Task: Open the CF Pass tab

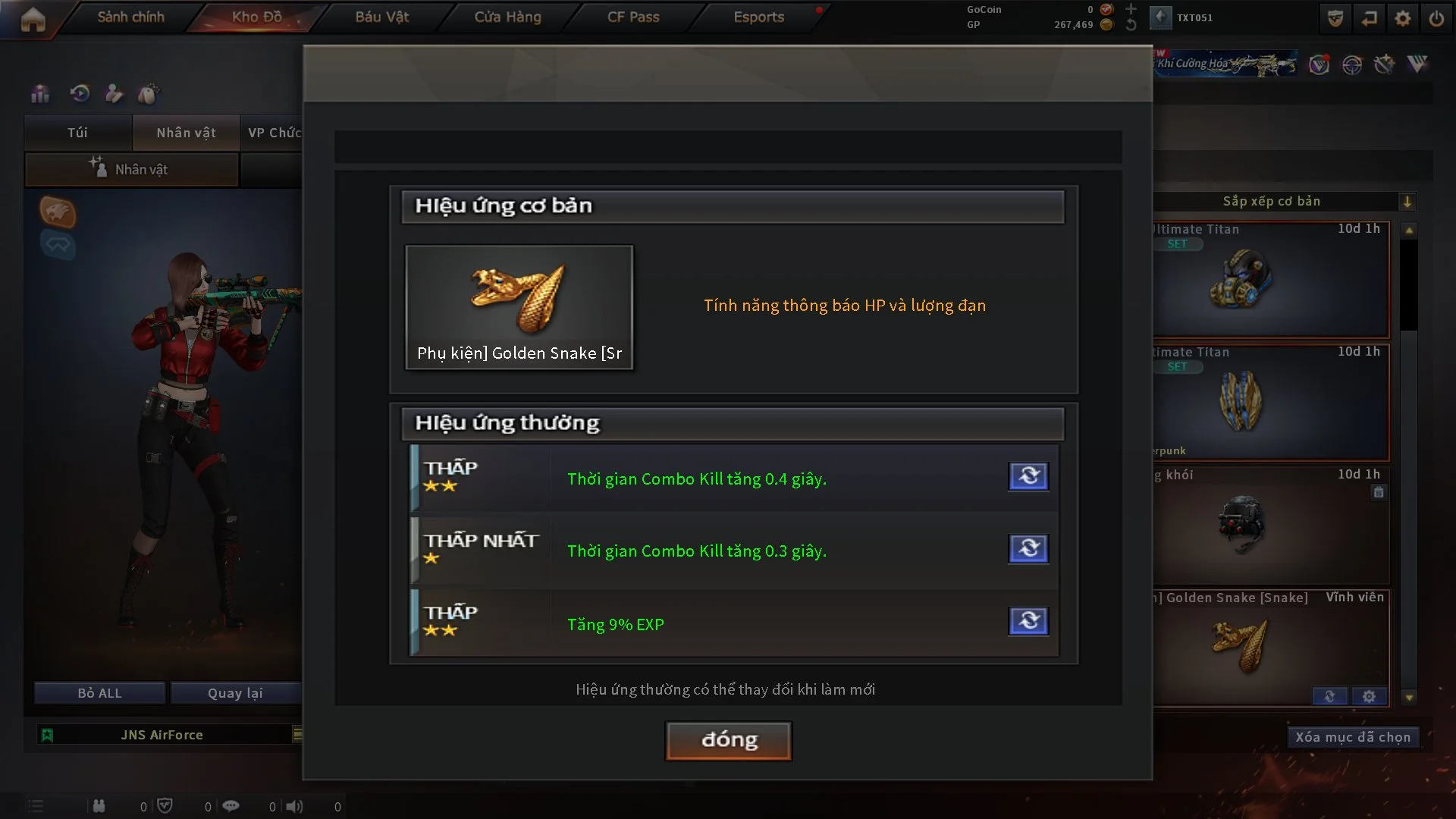Action: pos(633,17)
